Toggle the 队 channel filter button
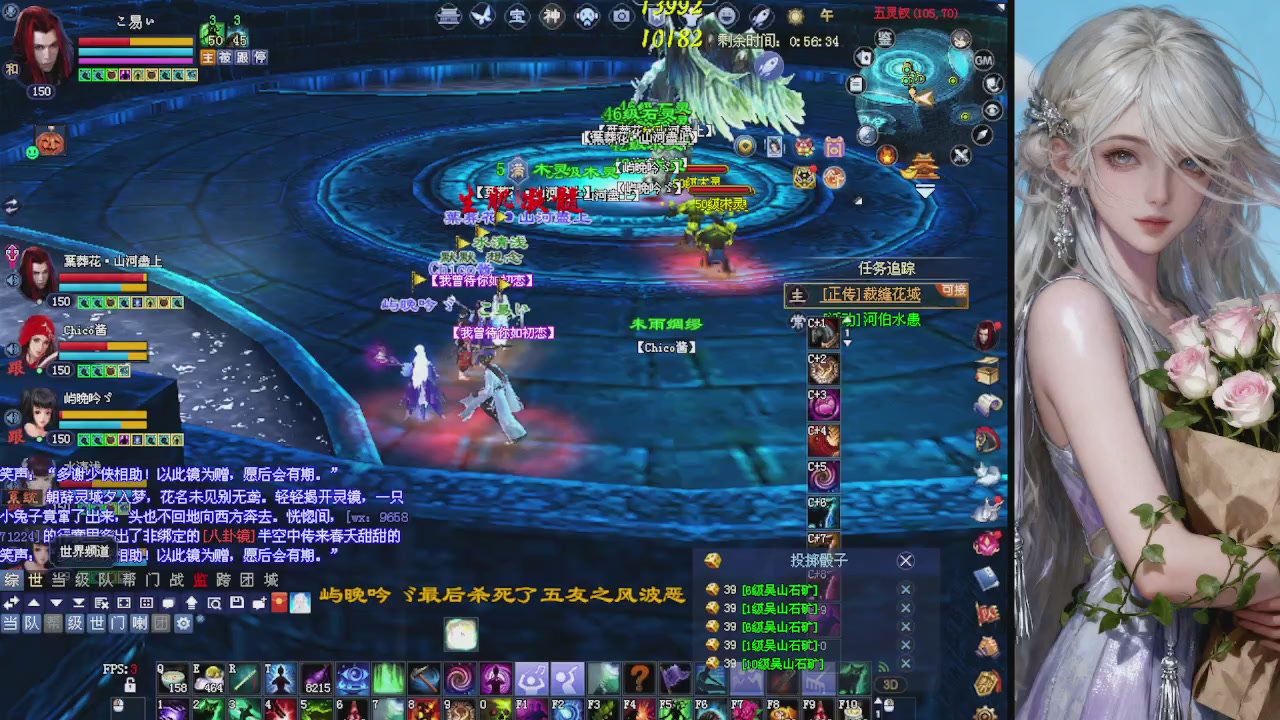The image size is (1280, 720). pos(31,621)
